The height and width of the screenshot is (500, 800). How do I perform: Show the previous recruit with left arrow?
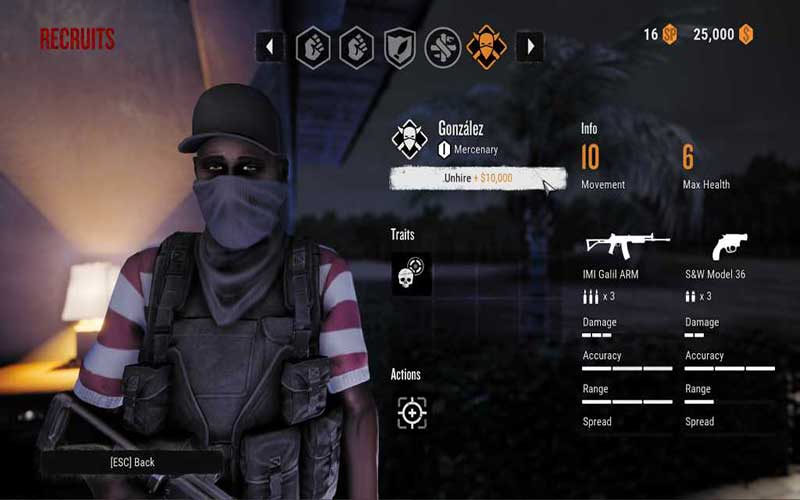pyautogui.click(x=270, y=46)
